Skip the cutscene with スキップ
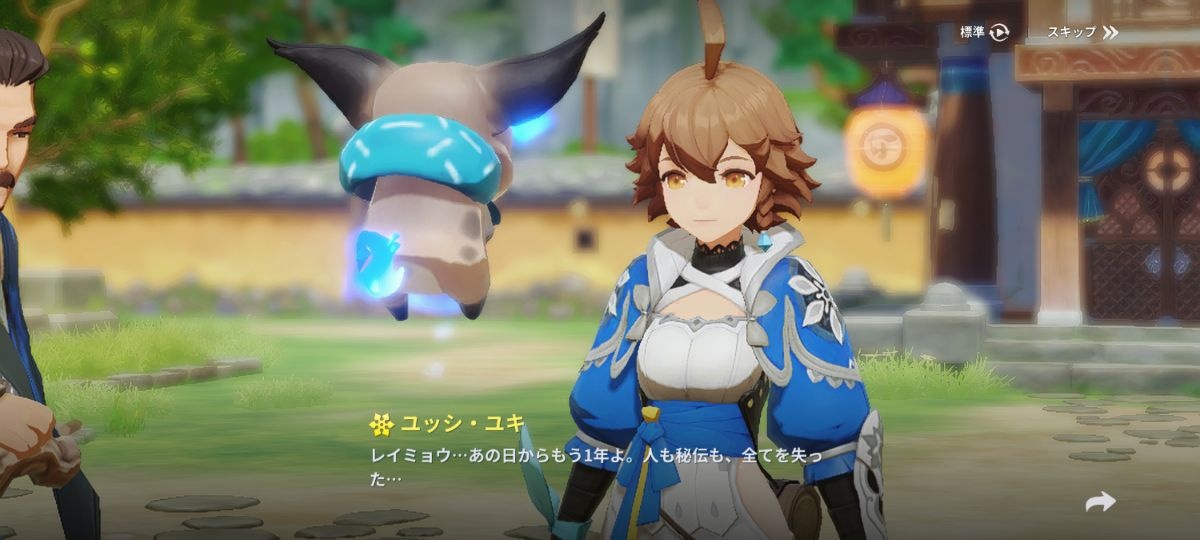This screenshot has height=540, width=1200. [1081, 32]
